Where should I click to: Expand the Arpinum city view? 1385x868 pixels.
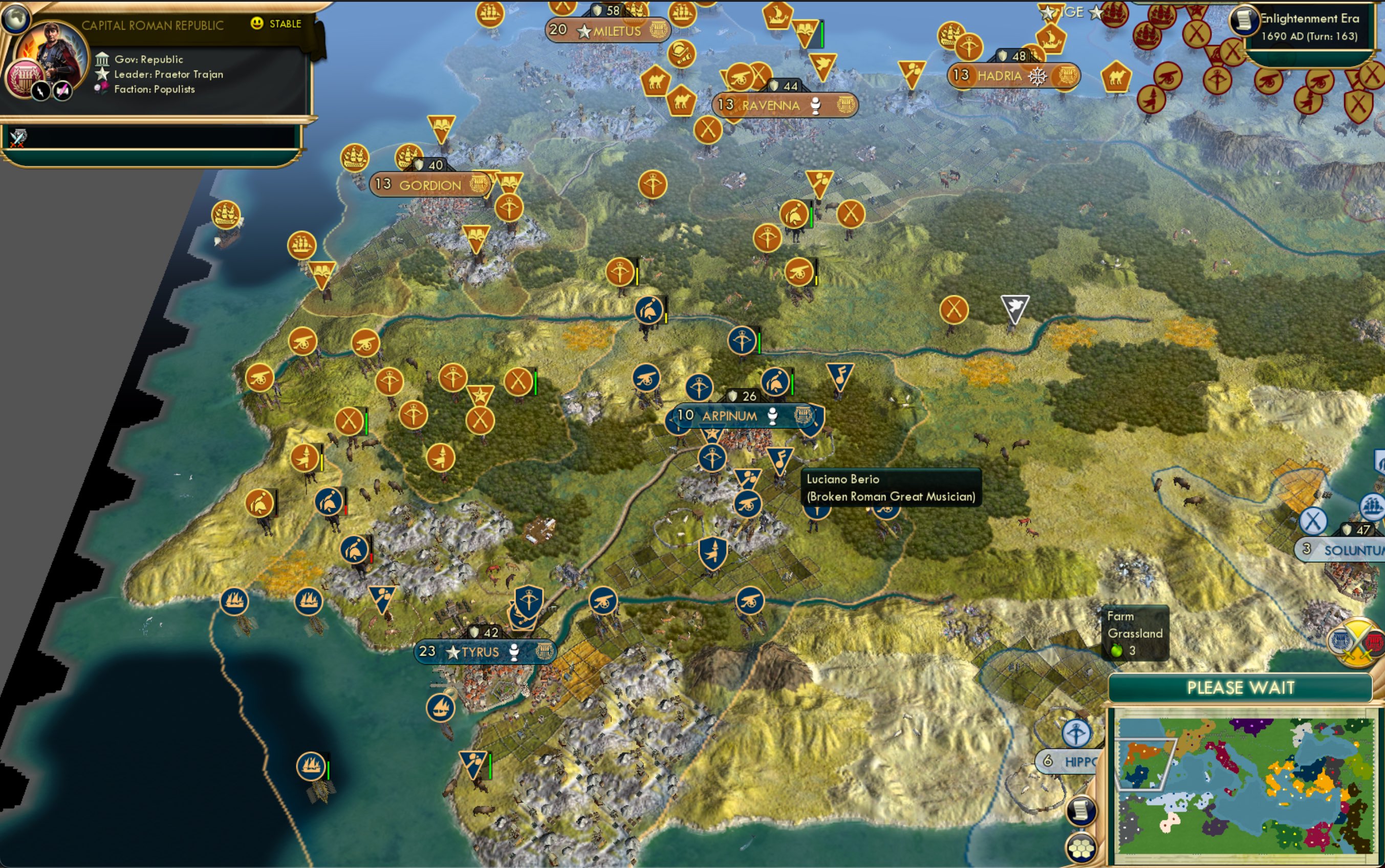729,415
